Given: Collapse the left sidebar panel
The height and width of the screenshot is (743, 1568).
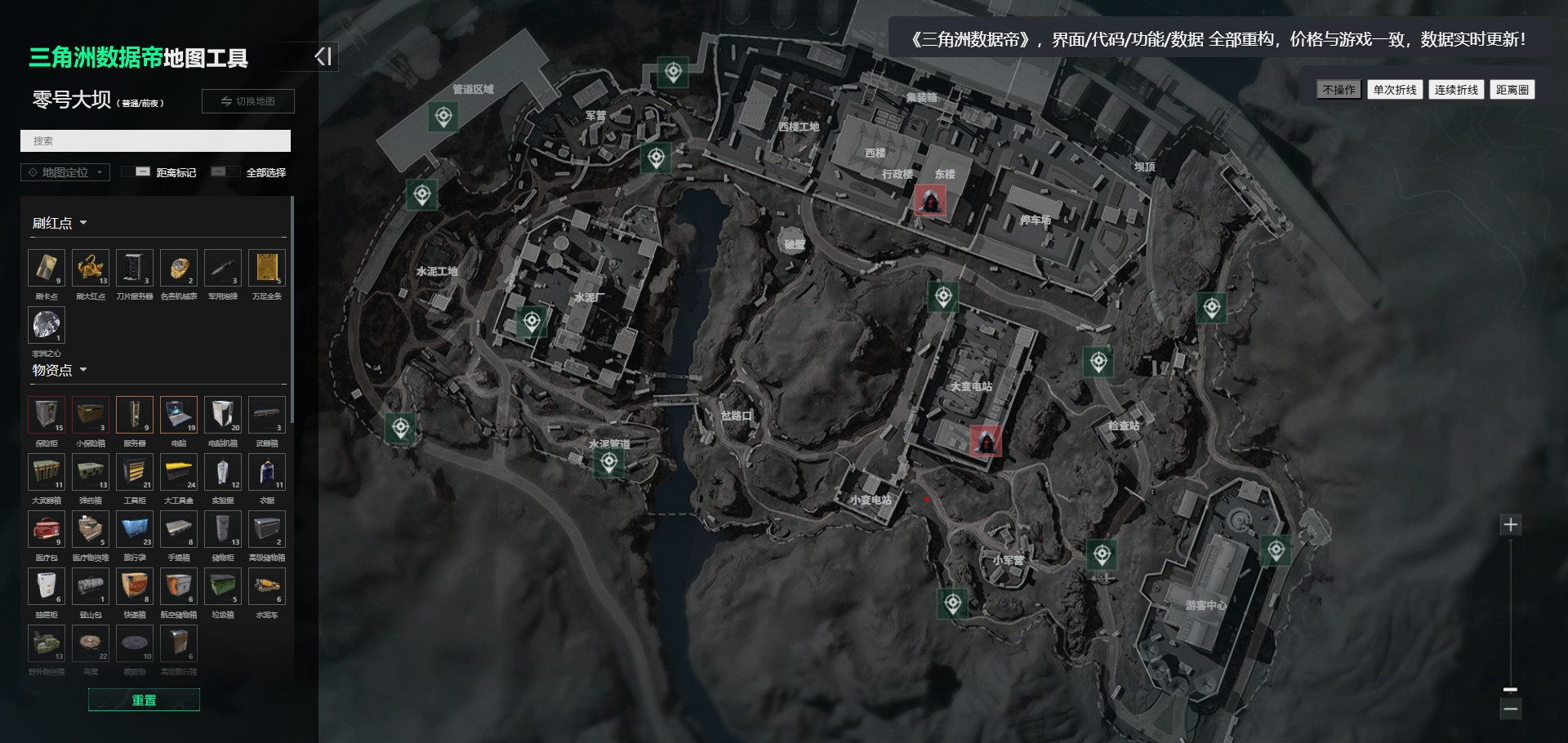Looking at the screenshot, I should 323,56.
